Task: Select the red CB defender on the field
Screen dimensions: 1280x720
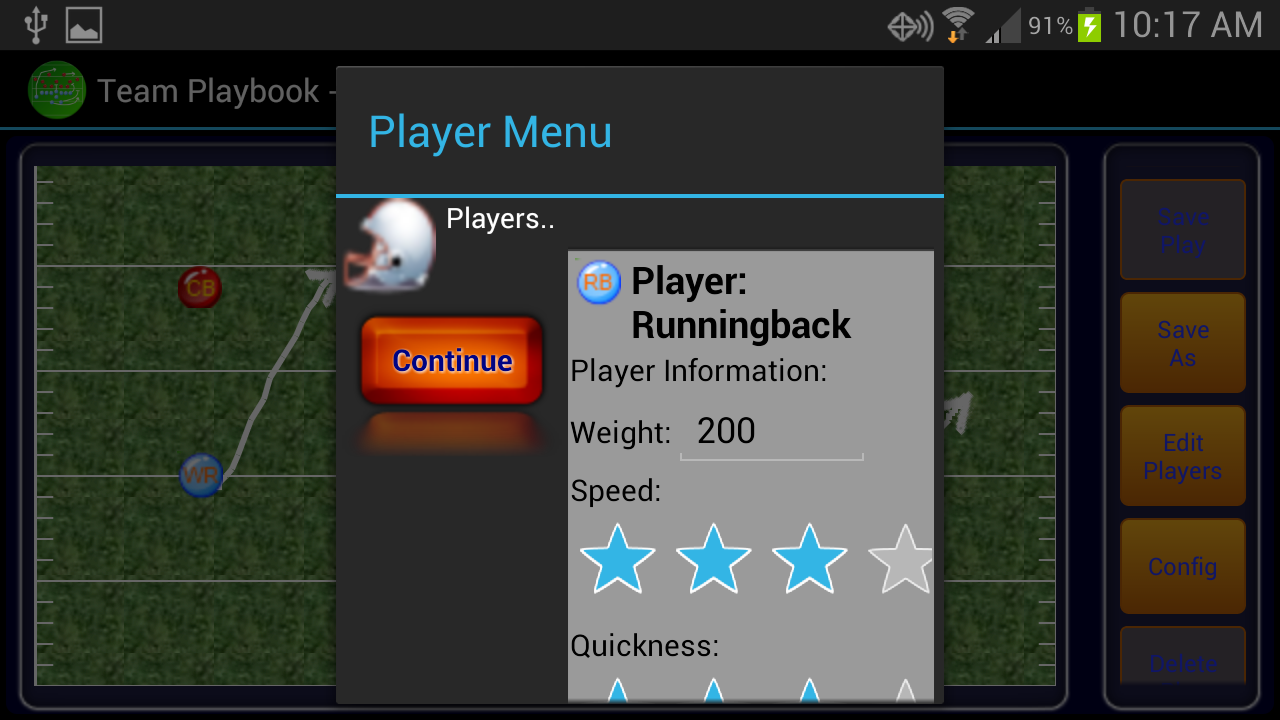Action: pos(200,287)
